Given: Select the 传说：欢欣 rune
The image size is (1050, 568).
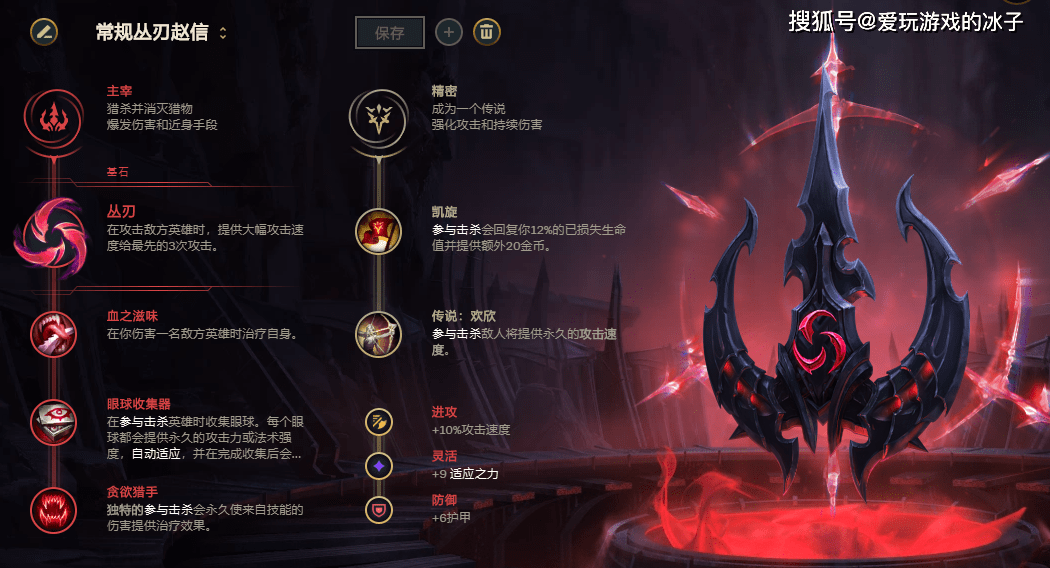Looking at the screenshot, I should click(378, 334).
